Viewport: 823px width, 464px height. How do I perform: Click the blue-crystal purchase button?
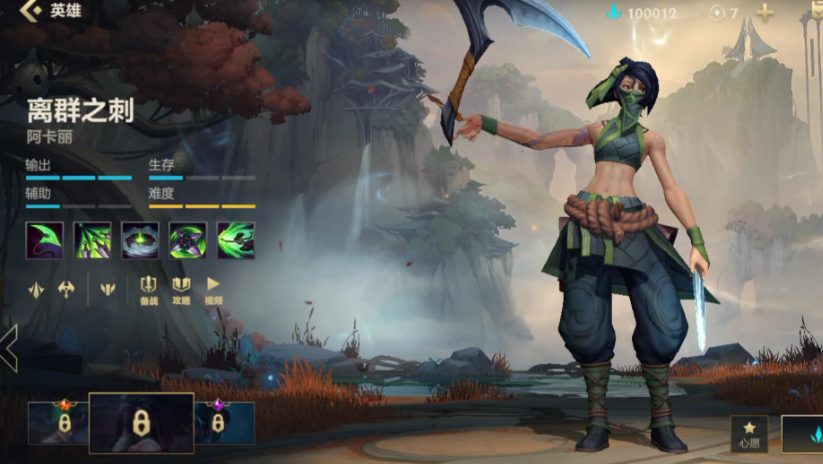(x=804, y=434)
